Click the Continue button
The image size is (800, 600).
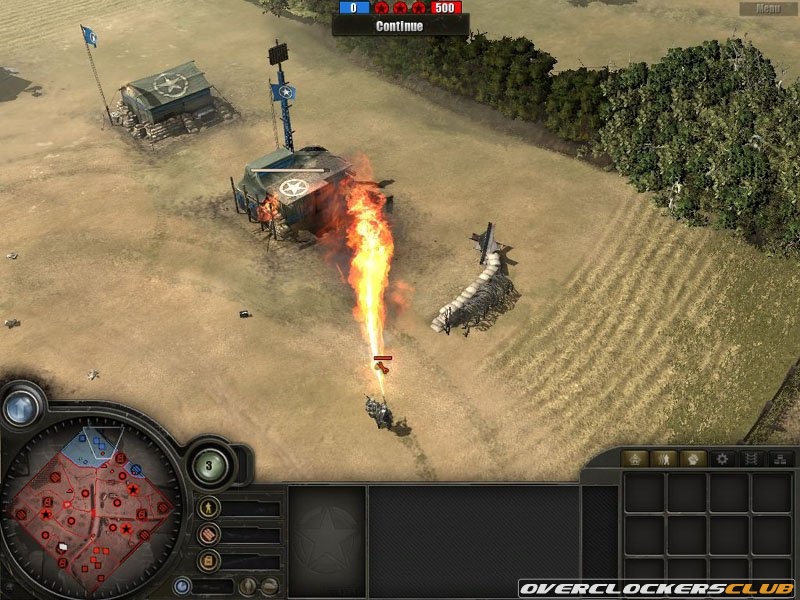[x=399, y=26]
